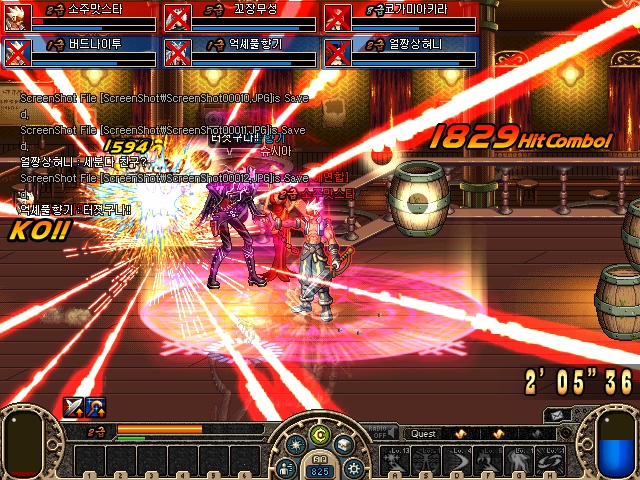Open the character info button
640x480 pixels.
(286, 467)
